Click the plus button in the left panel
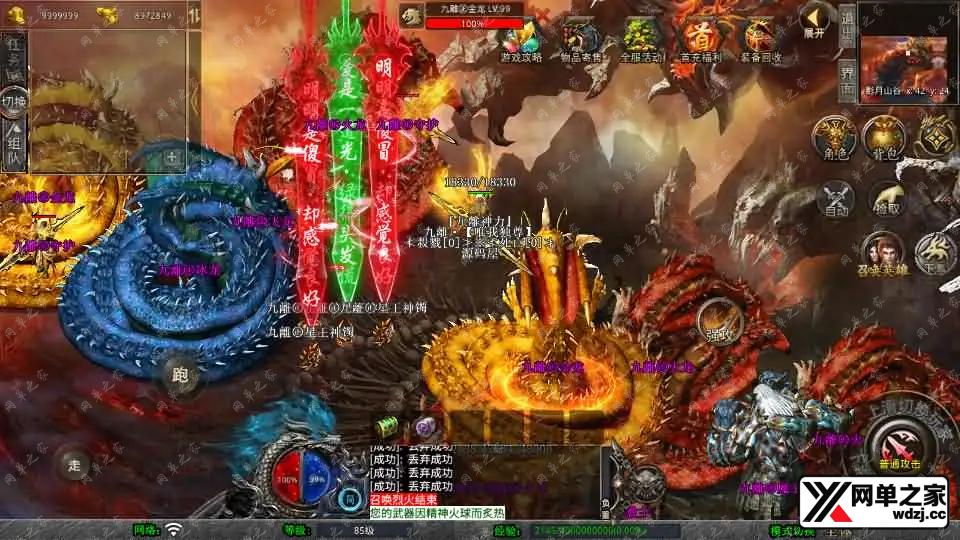Viewport: 960px width, 540px height. tap(171, 157)
